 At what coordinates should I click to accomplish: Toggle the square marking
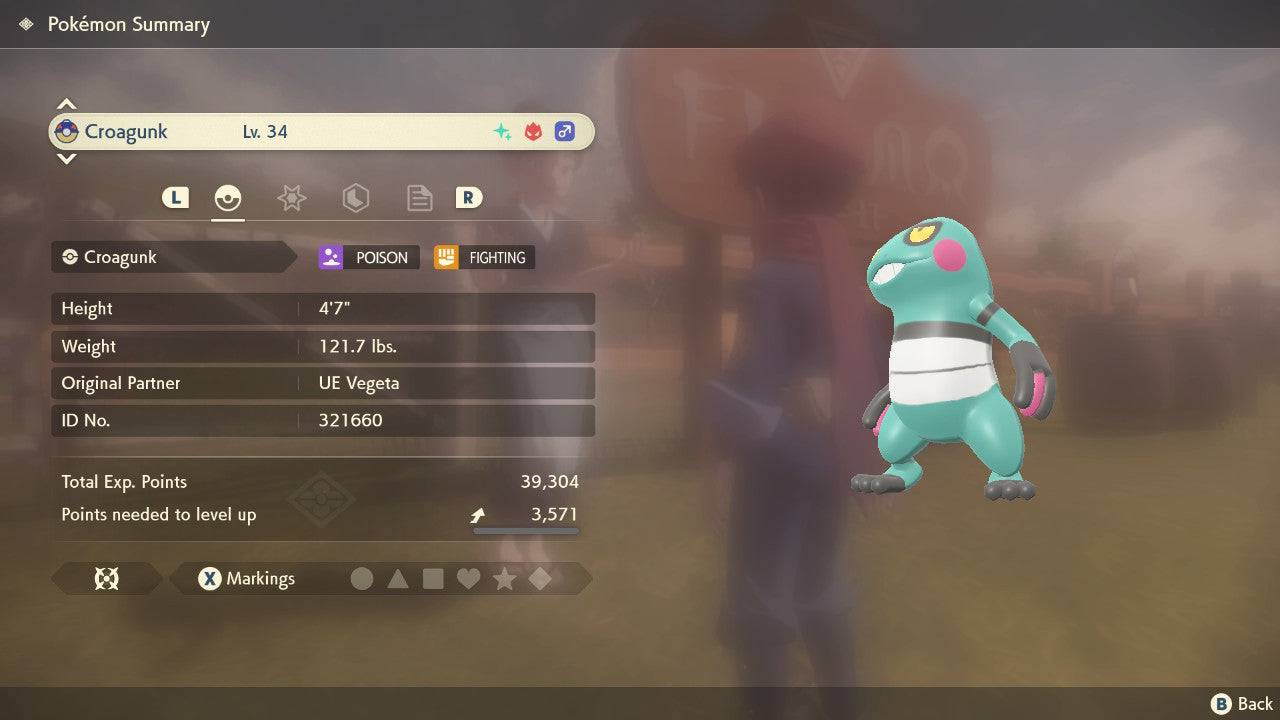pyautogui.click(x=433, y=578)
